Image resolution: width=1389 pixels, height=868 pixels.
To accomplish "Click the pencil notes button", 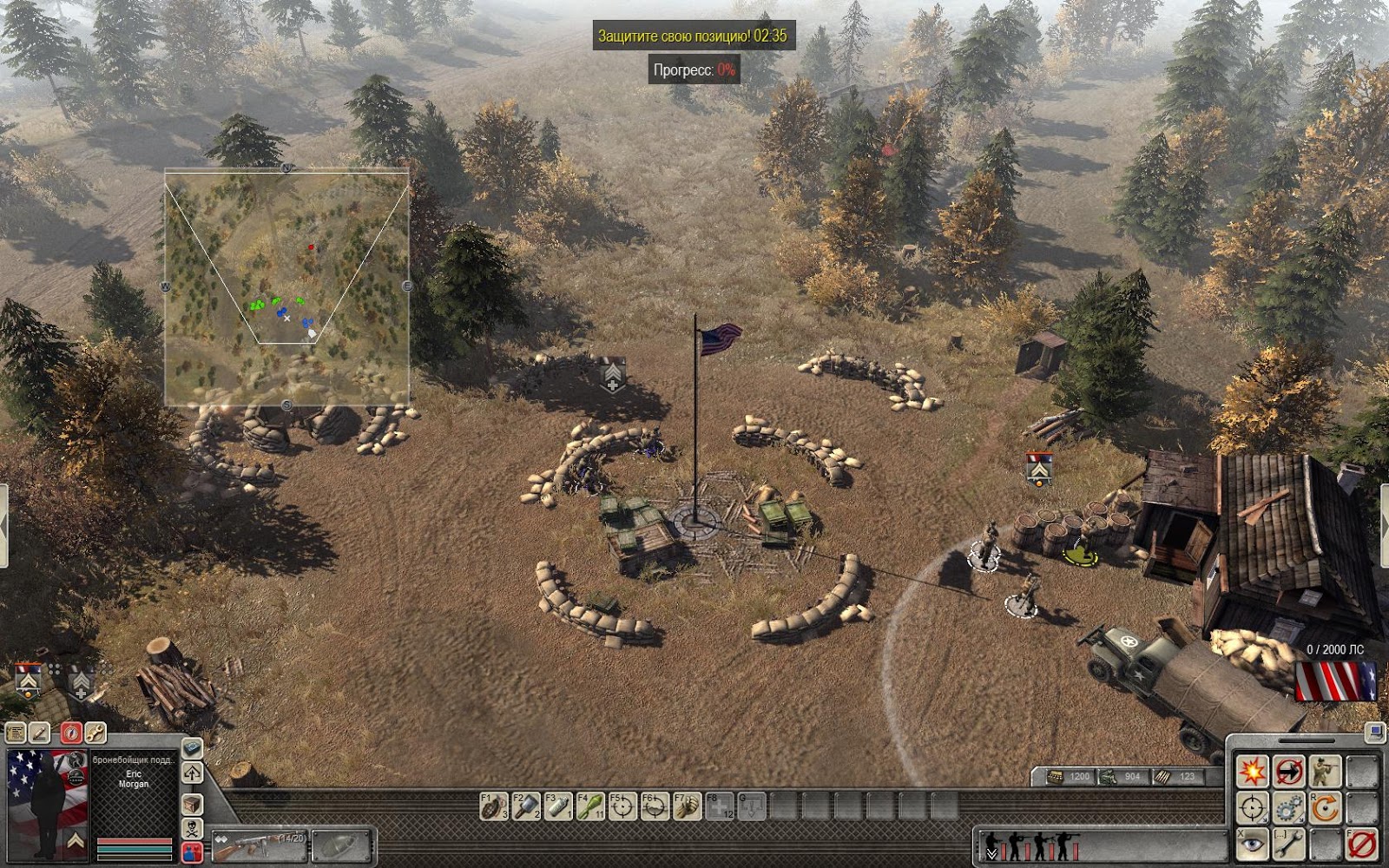I will pos(40,733).
